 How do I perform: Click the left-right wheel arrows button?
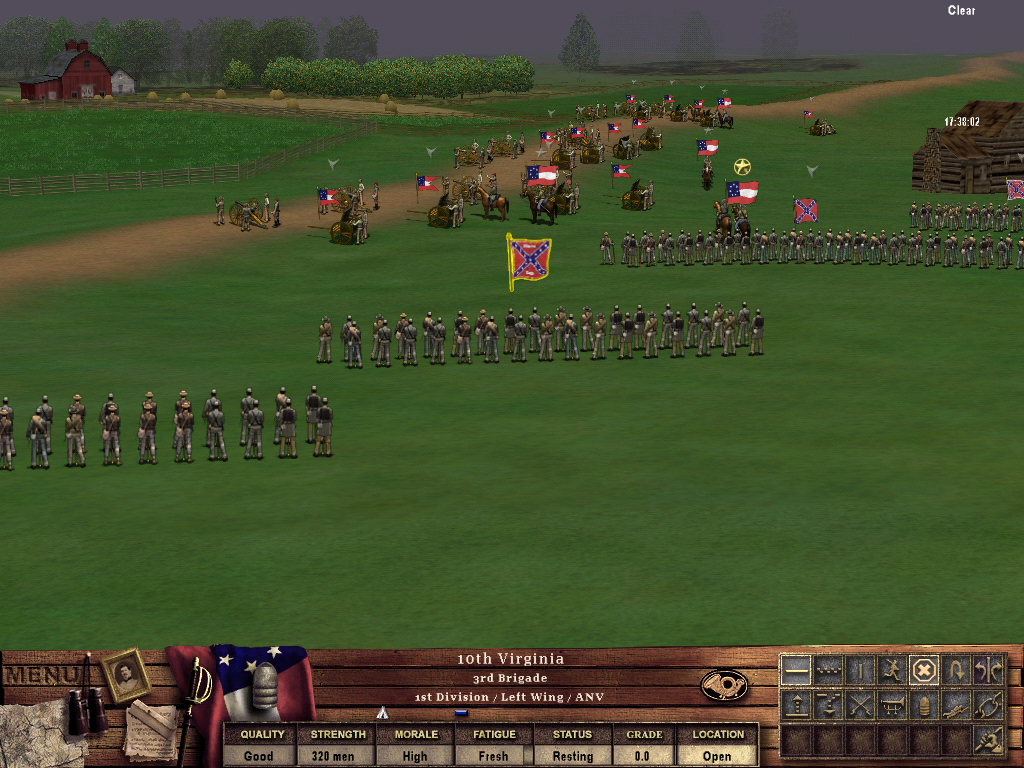tap(988, 670)
